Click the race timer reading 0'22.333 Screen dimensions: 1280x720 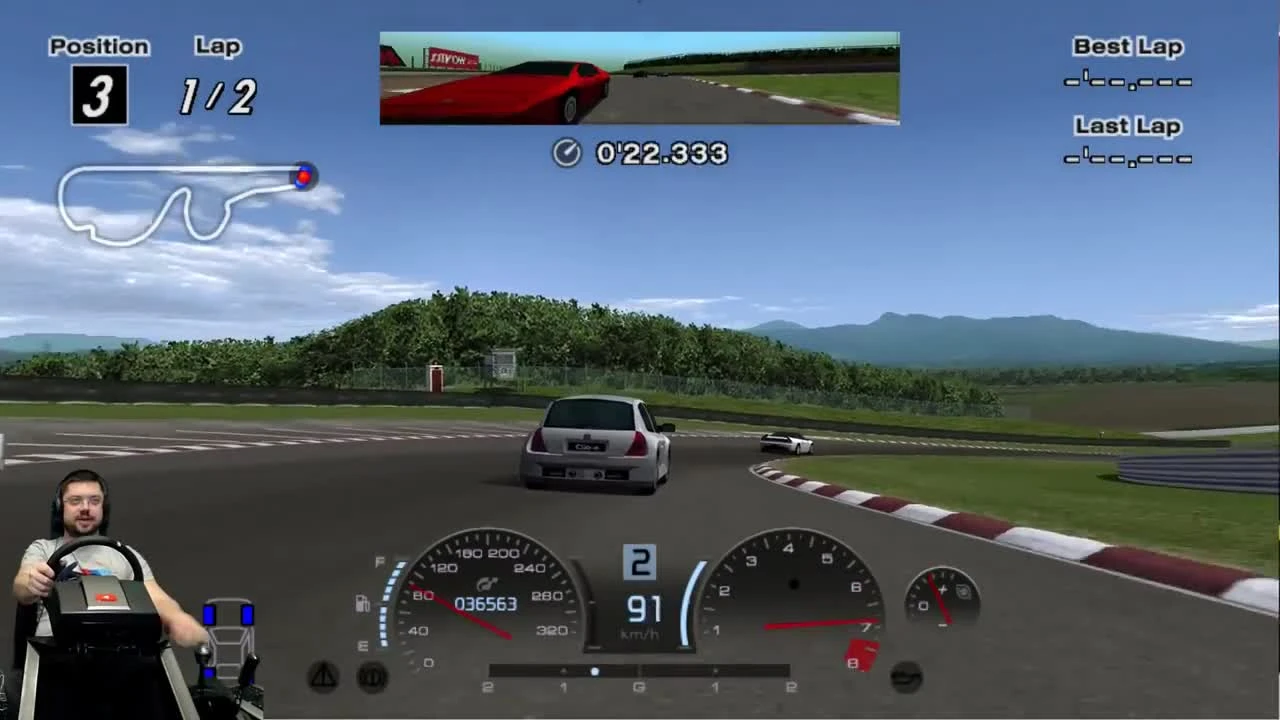pos(660,154)
